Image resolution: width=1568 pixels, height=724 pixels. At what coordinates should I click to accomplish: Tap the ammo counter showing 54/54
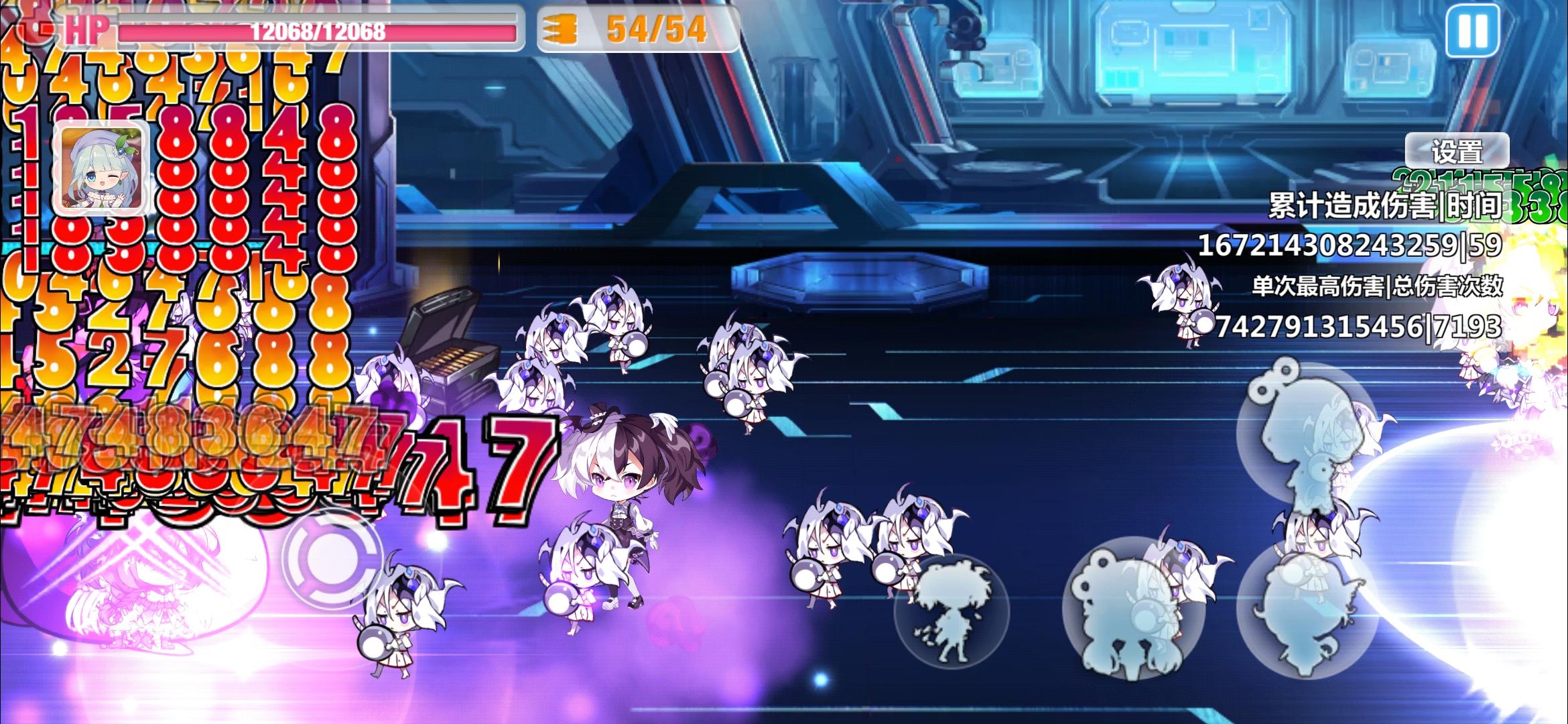655,28
